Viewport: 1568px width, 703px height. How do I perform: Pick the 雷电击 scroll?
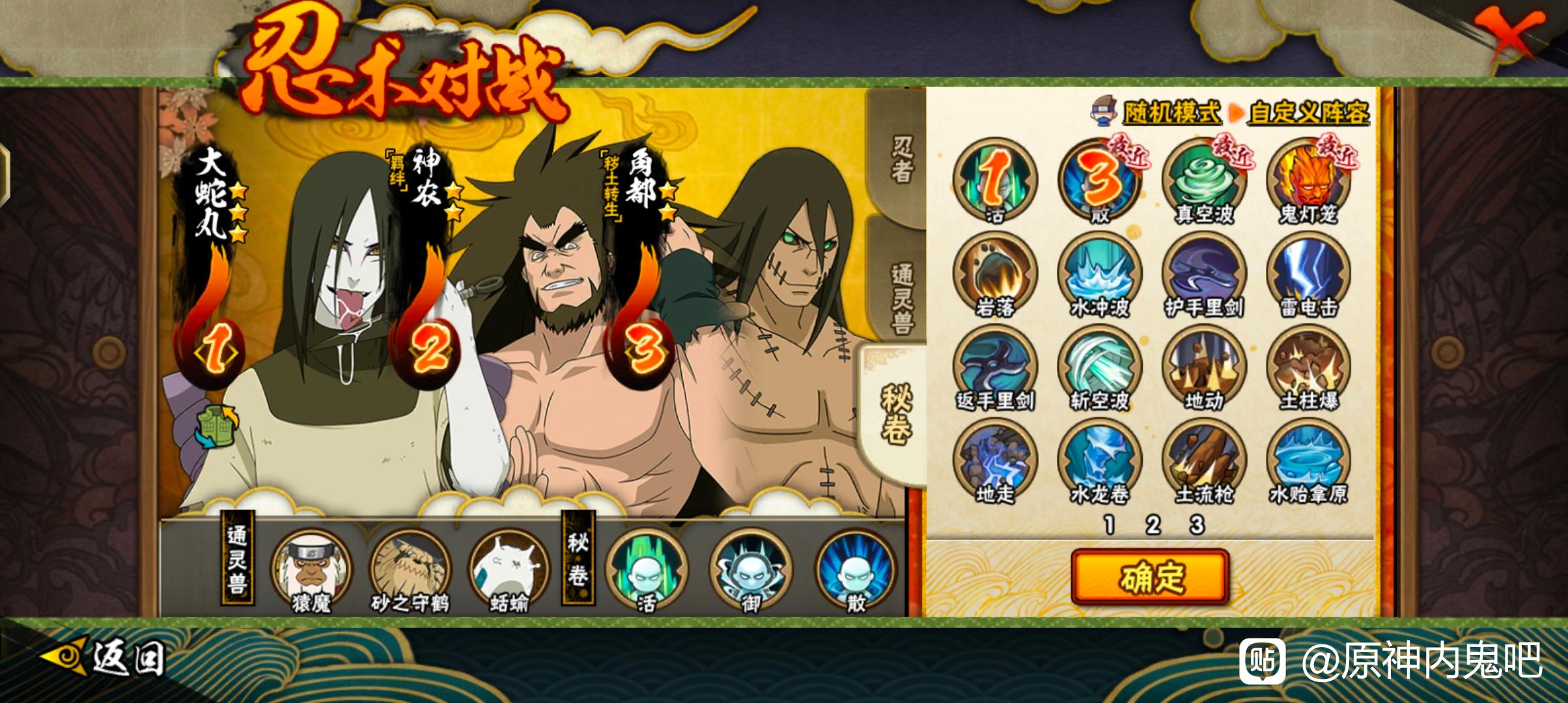1308,273
